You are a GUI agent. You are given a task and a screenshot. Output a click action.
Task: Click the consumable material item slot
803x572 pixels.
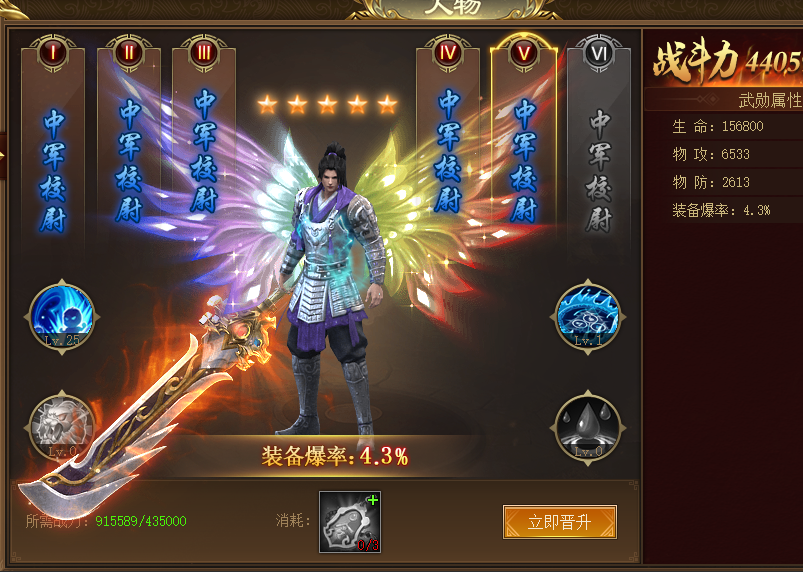[x=350, y=522]
